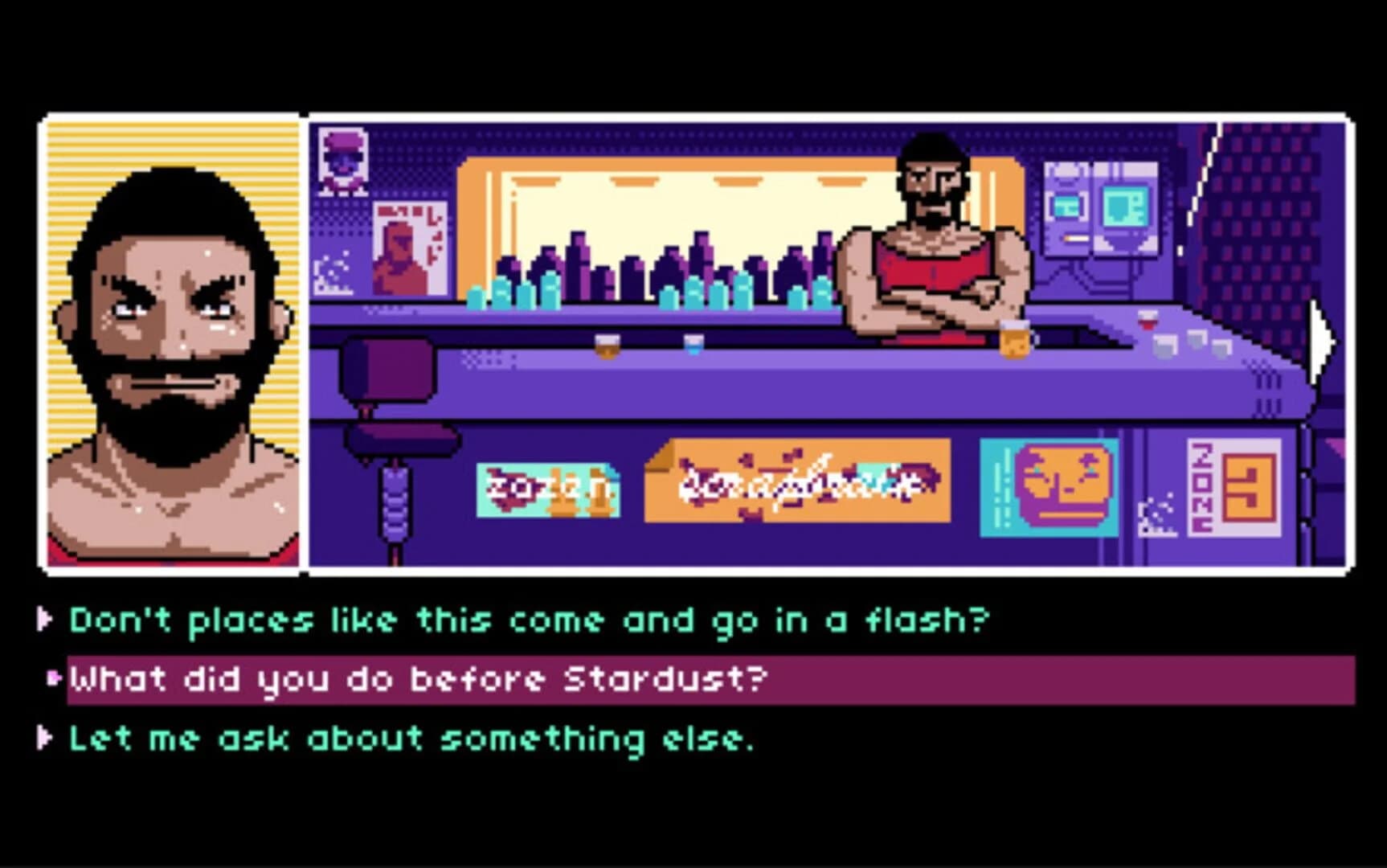Choose 'Let me ask about something else.'
Screen dimensions: 1387x868
[x=410, y=739]
